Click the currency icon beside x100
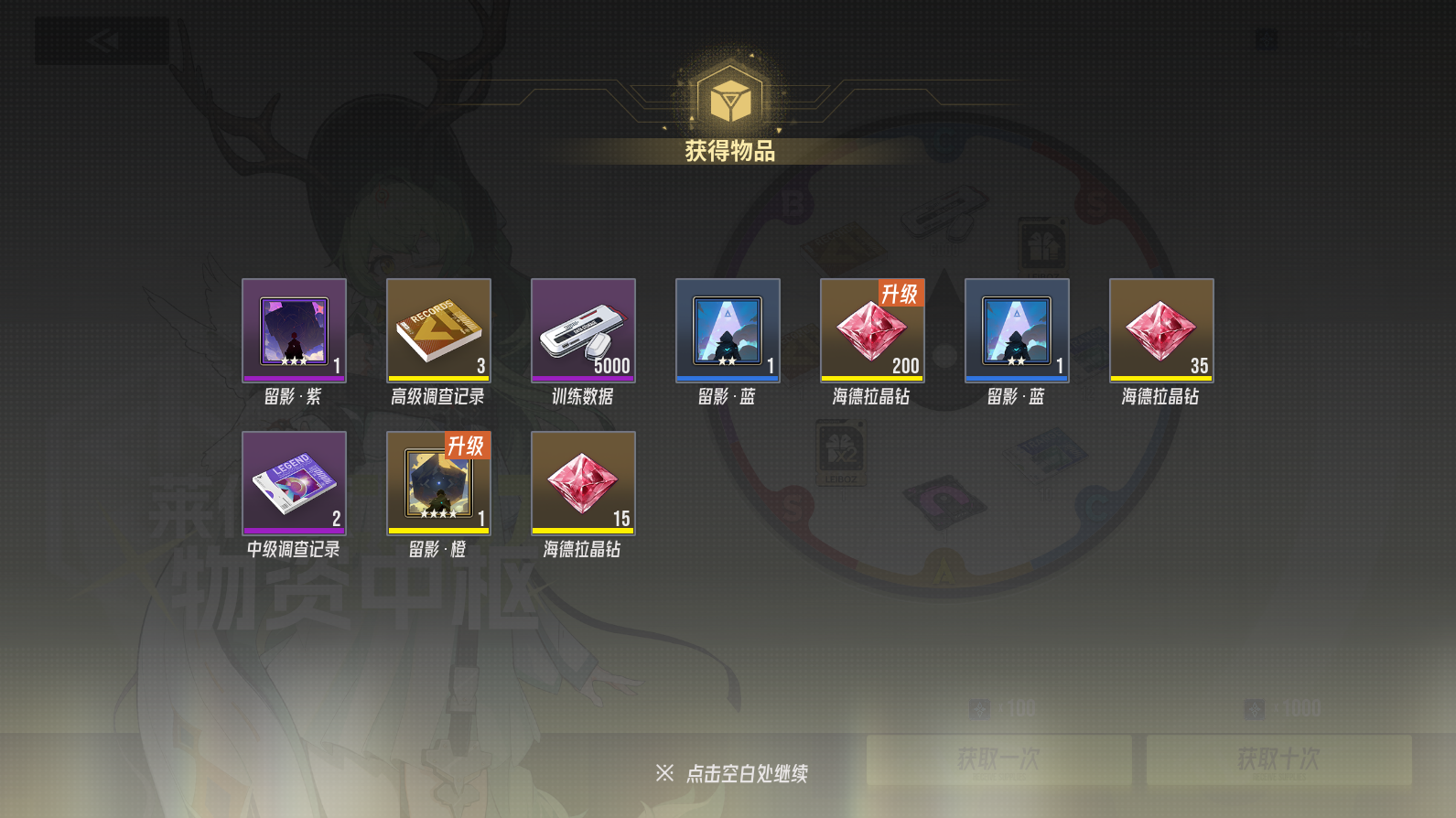This screenshot has width=1456, height=818. click(977, 706)
